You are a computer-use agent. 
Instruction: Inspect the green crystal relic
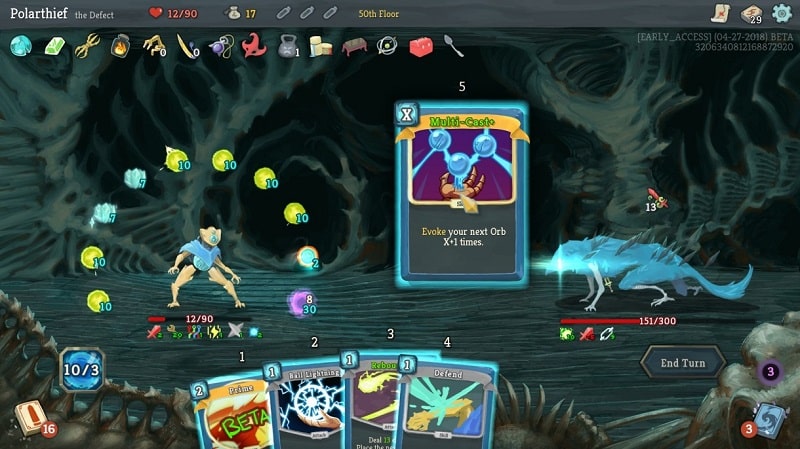[x=52, y=45]
